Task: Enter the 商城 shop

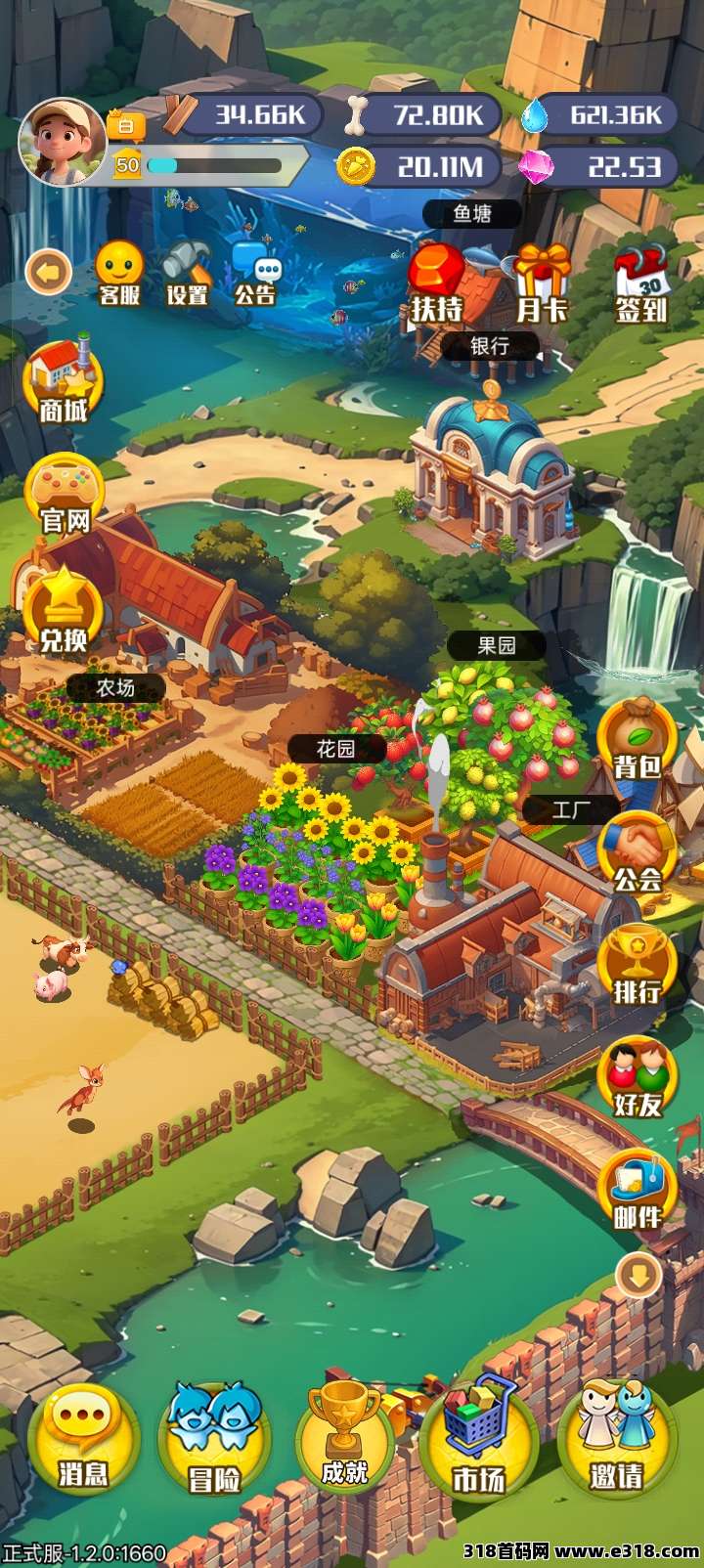Action: pos(64,381)
